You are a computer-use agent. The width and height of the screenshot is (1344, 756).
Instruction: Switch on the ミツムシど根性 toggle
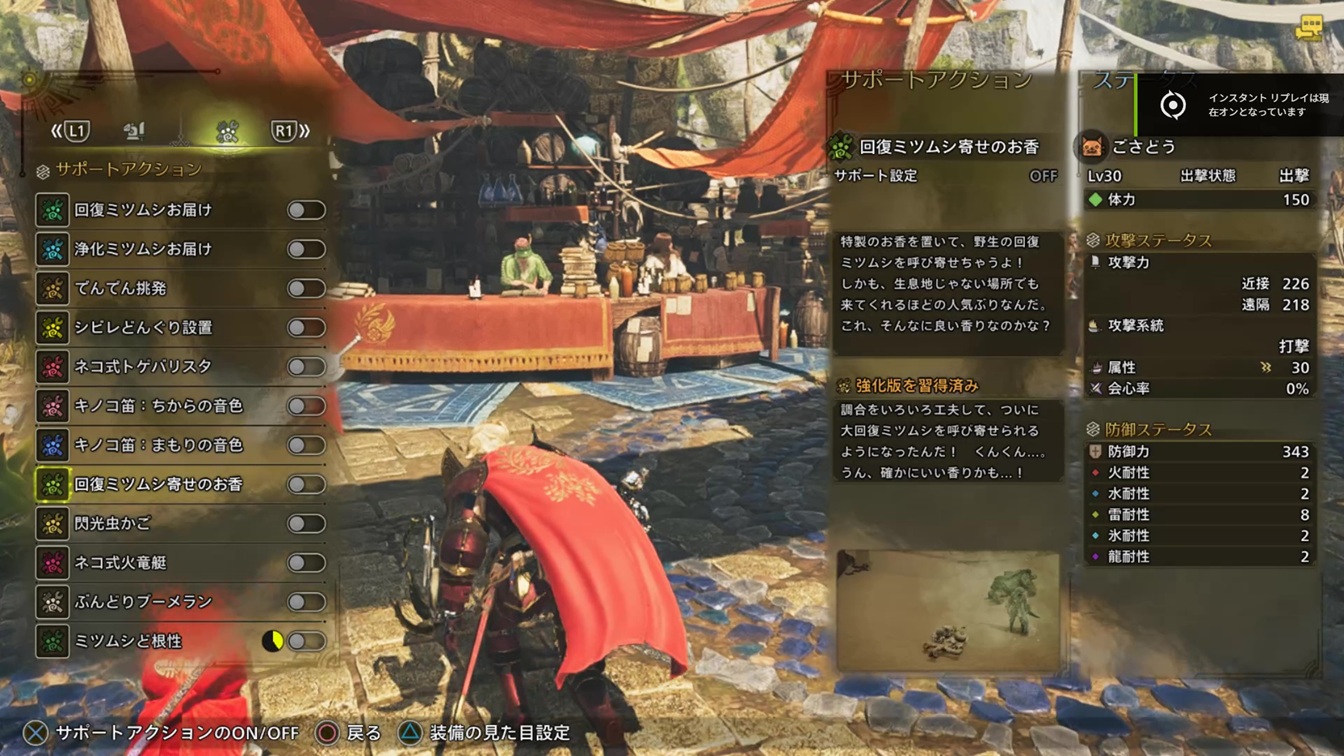[306, 641]
